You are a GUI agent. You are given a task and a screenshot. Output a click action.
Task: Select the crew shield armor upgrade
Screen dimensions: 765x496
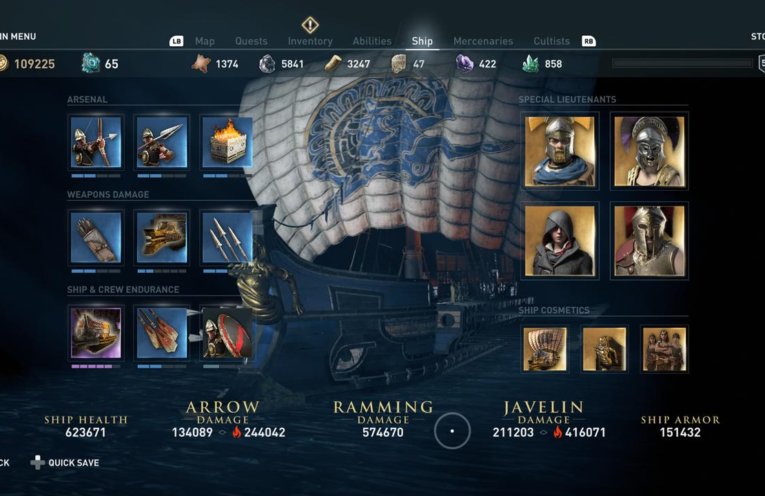click(227, 332)
